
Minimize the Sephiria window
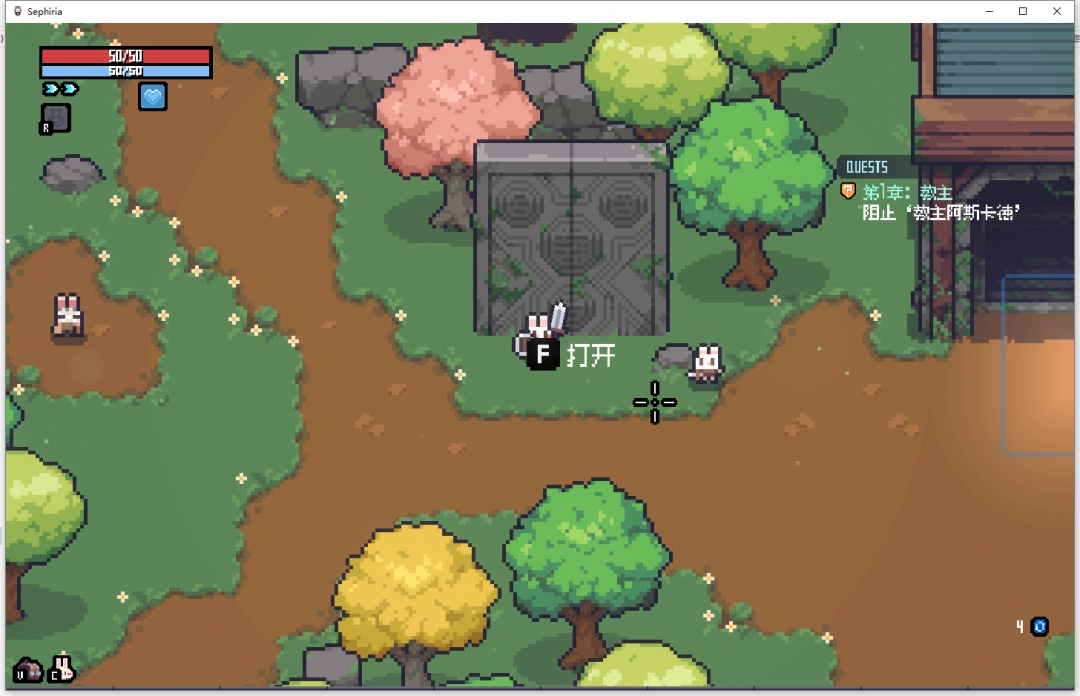coord(988,11)
